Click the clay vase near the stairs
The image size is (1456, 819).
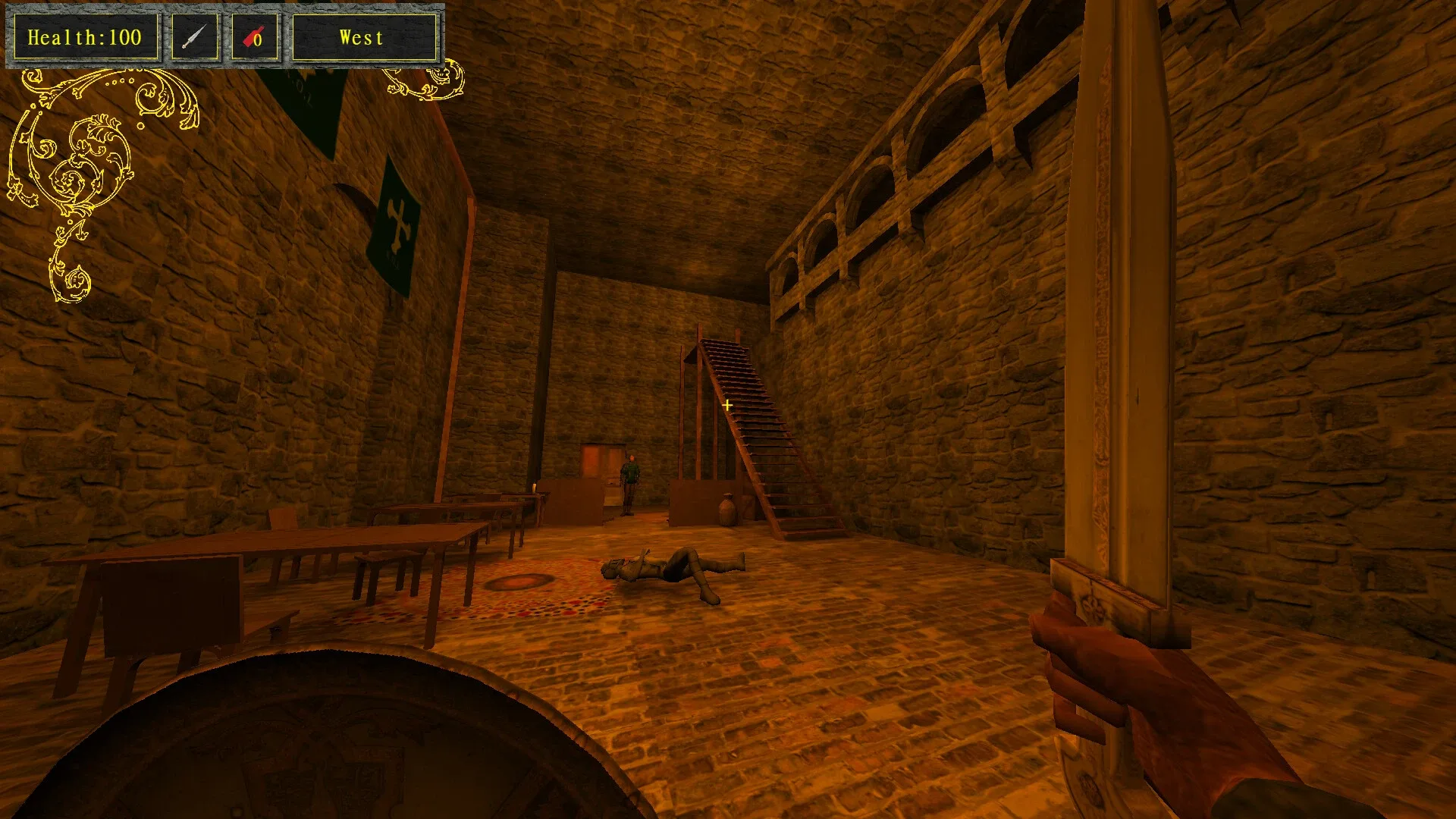[x=726, y=508]
